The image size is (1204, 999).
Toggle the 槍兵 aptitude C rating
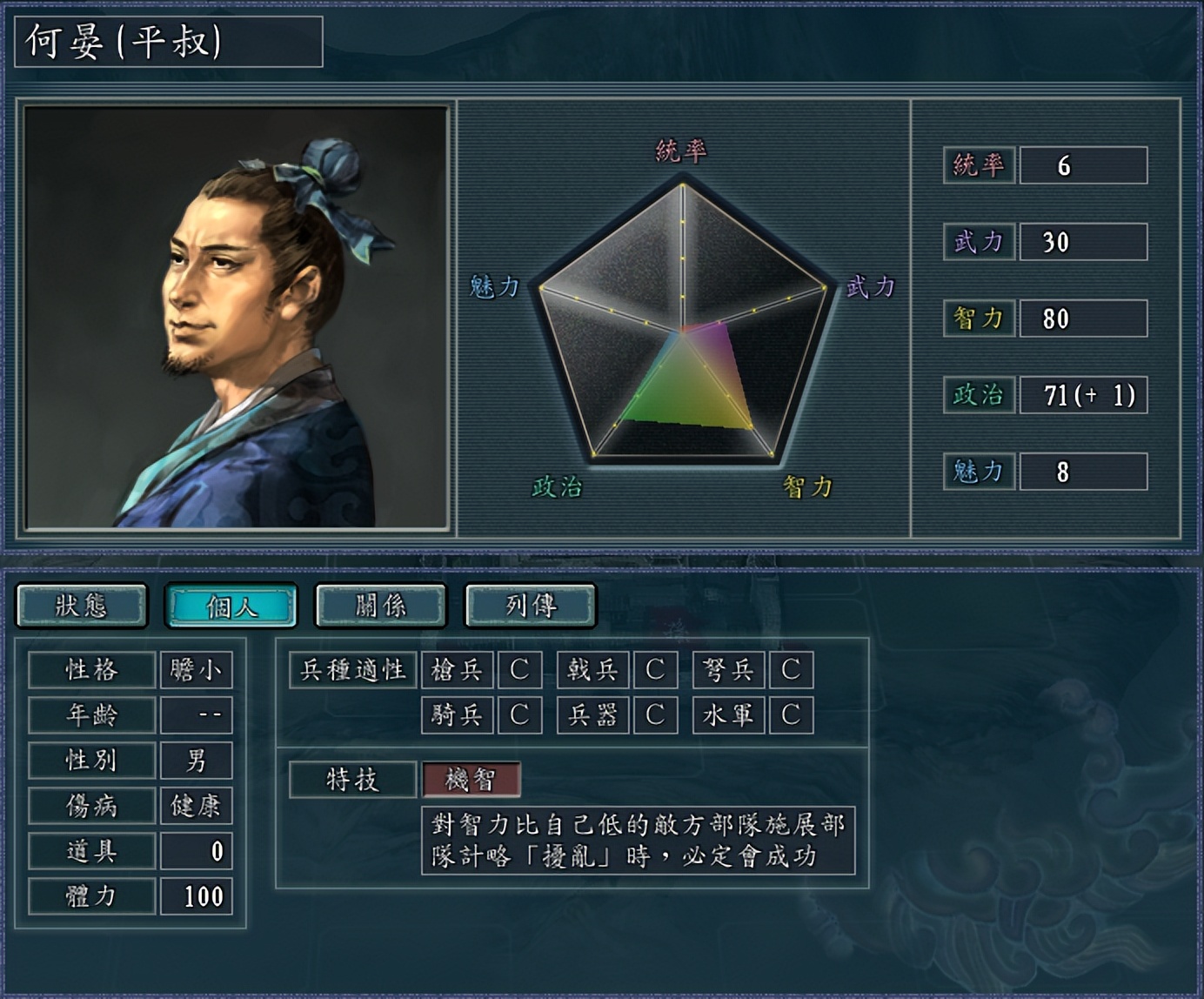(x=519, y=670)
